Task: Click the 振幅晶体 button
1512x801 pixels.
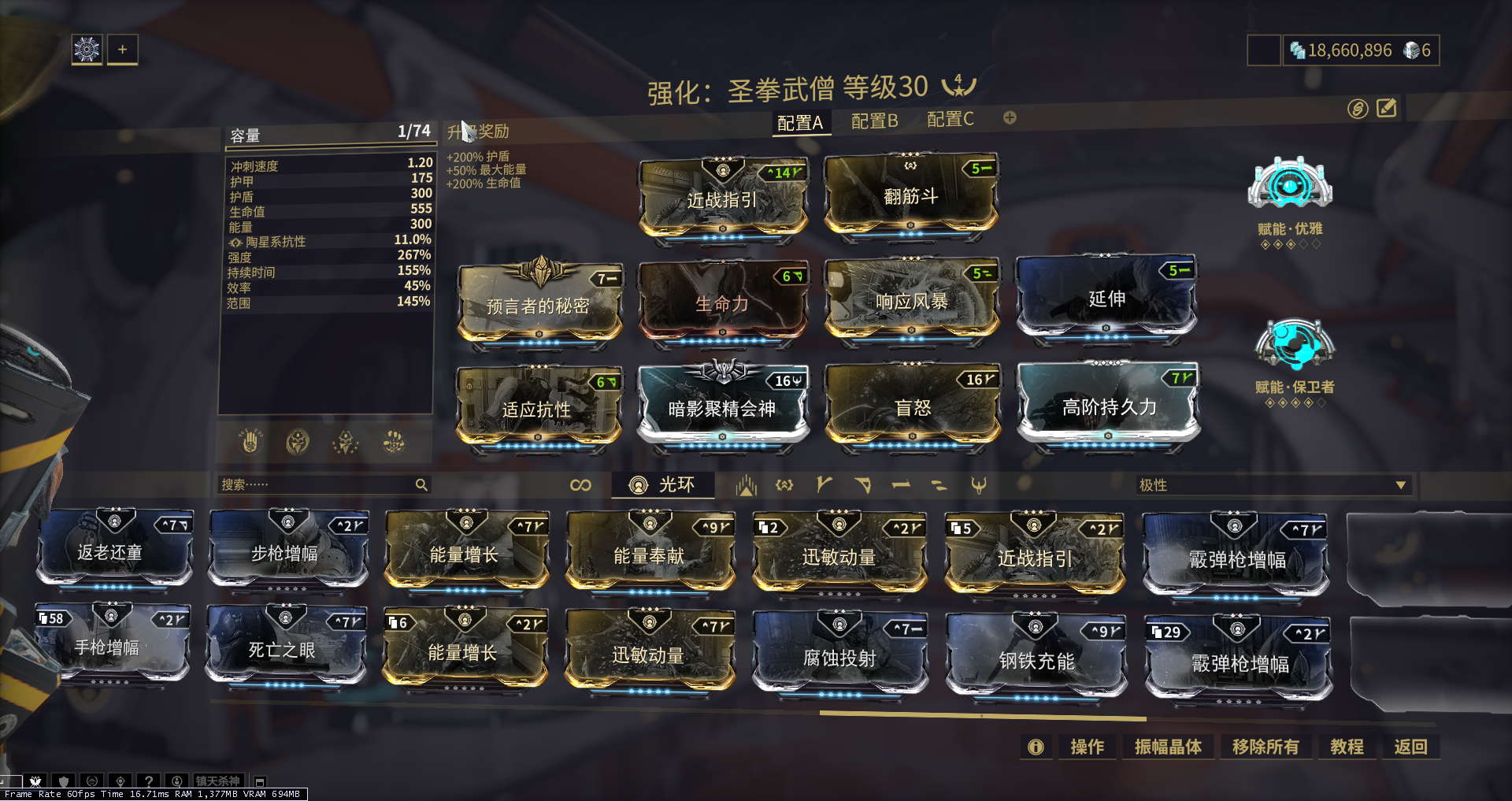Action: click(1168, 747)
